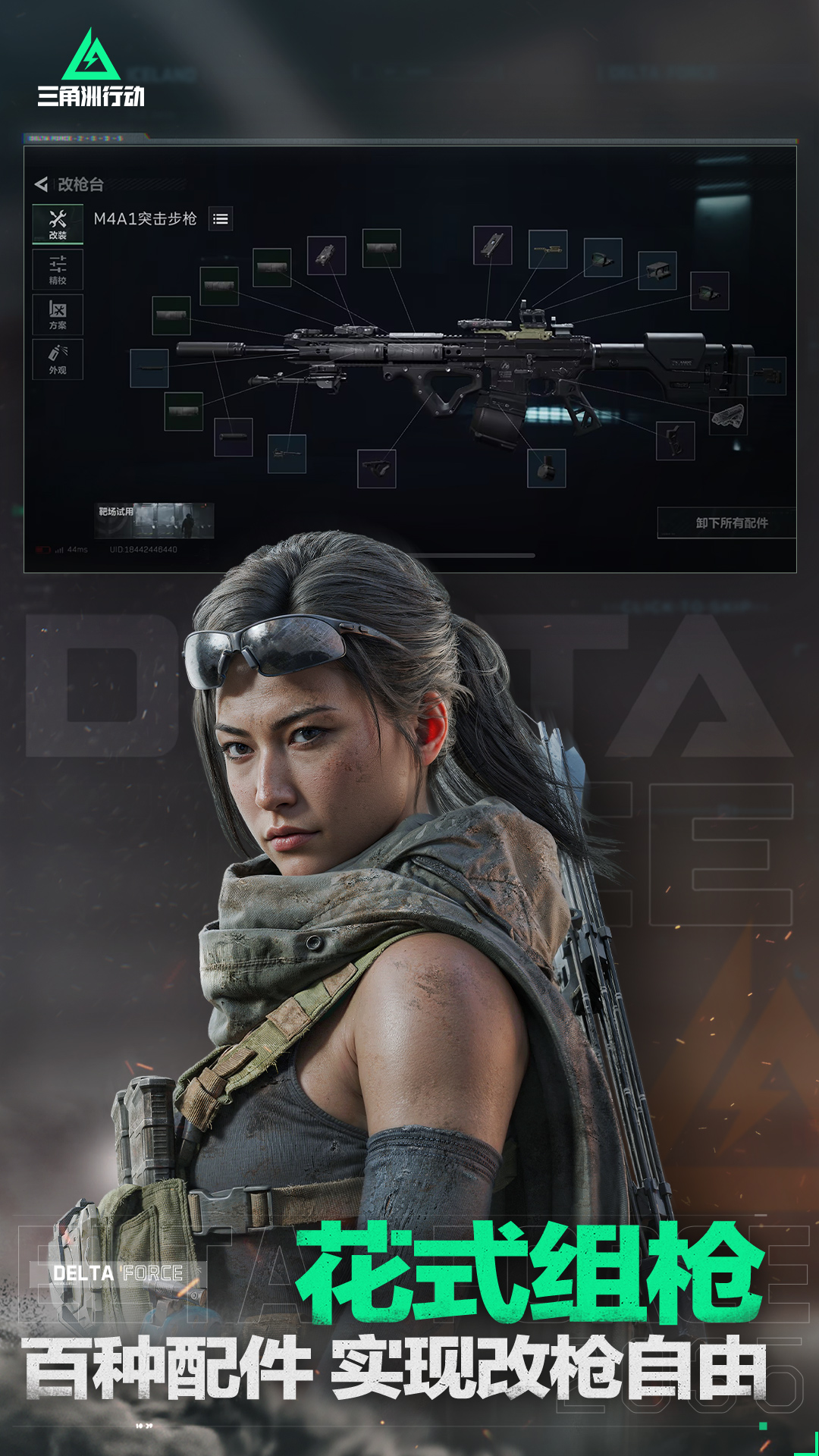
Task: Try the weapon via 靶场试用 thumbnail
Action: pos(155,520)
